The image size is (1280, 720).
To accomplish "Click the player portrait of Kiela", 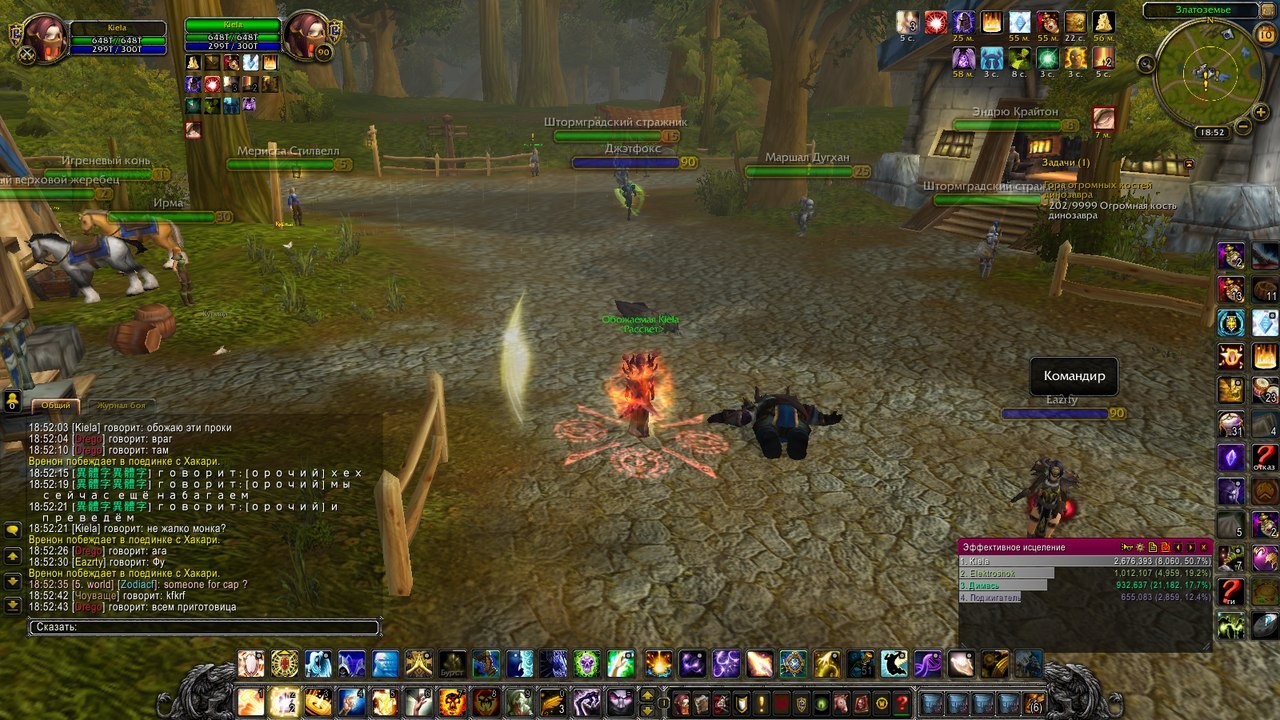I will click(x=44, y=39).
